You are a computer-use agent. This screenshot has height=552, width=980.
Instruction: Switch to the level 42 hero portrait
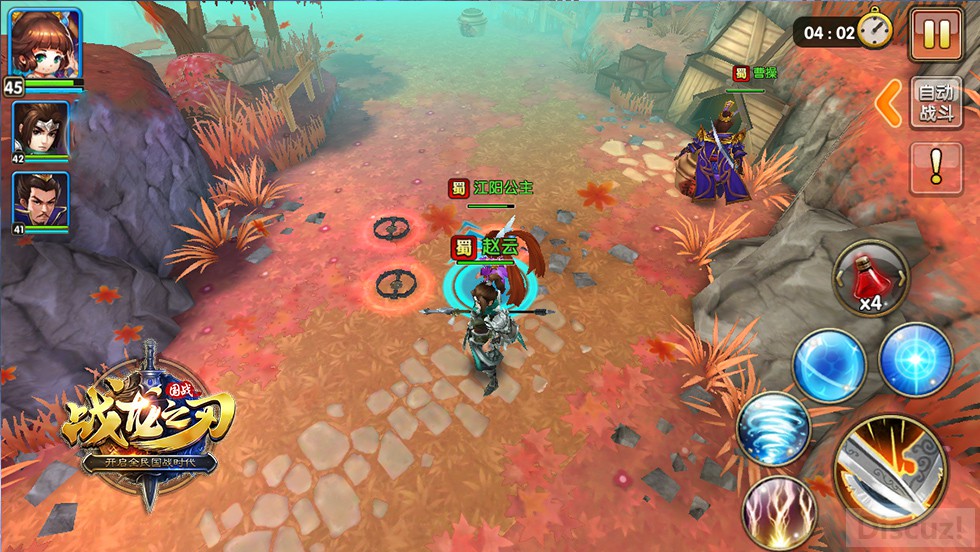41,129
